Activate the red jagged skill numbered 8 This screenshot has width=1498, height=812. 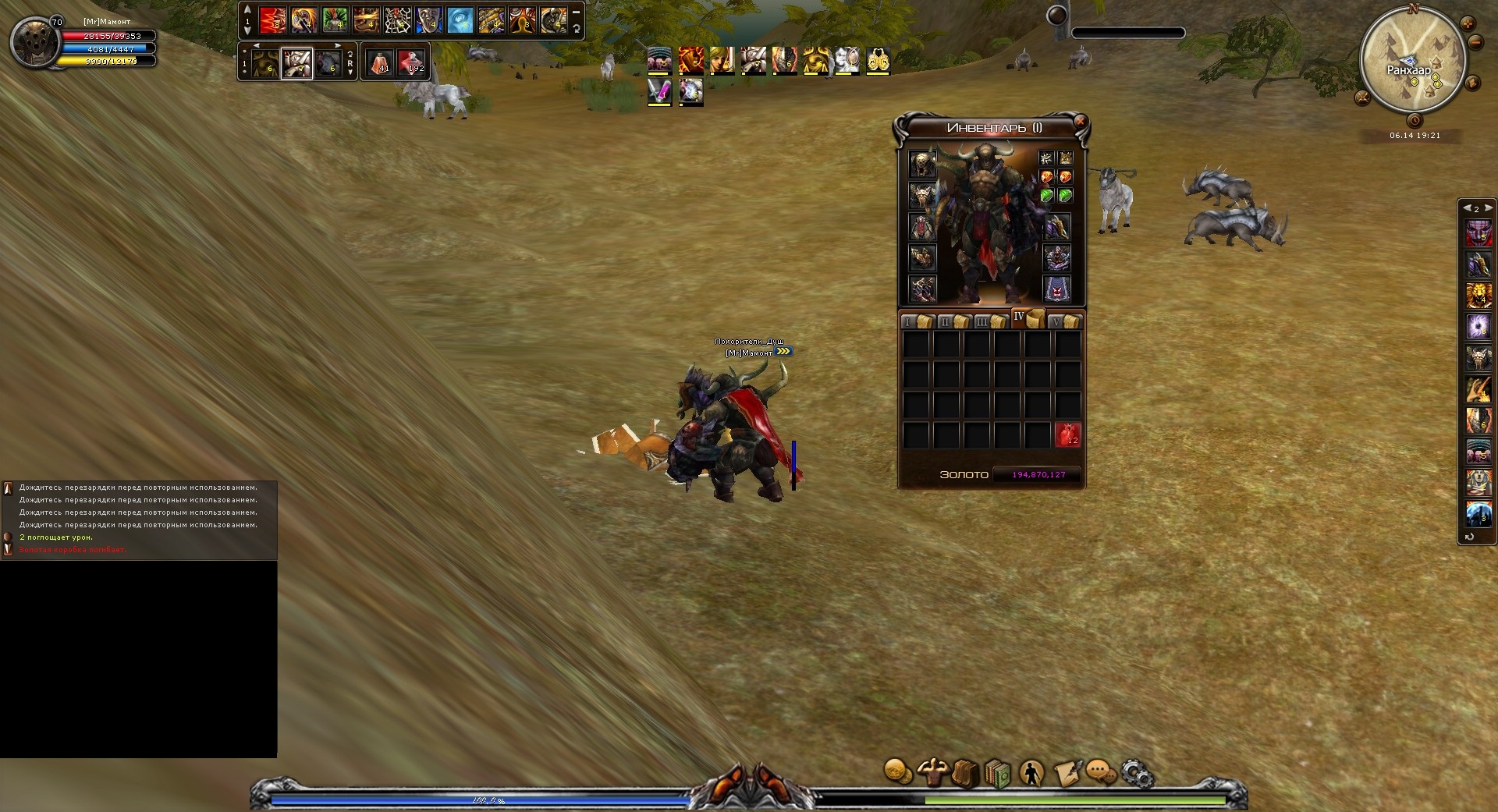(272, 20)
